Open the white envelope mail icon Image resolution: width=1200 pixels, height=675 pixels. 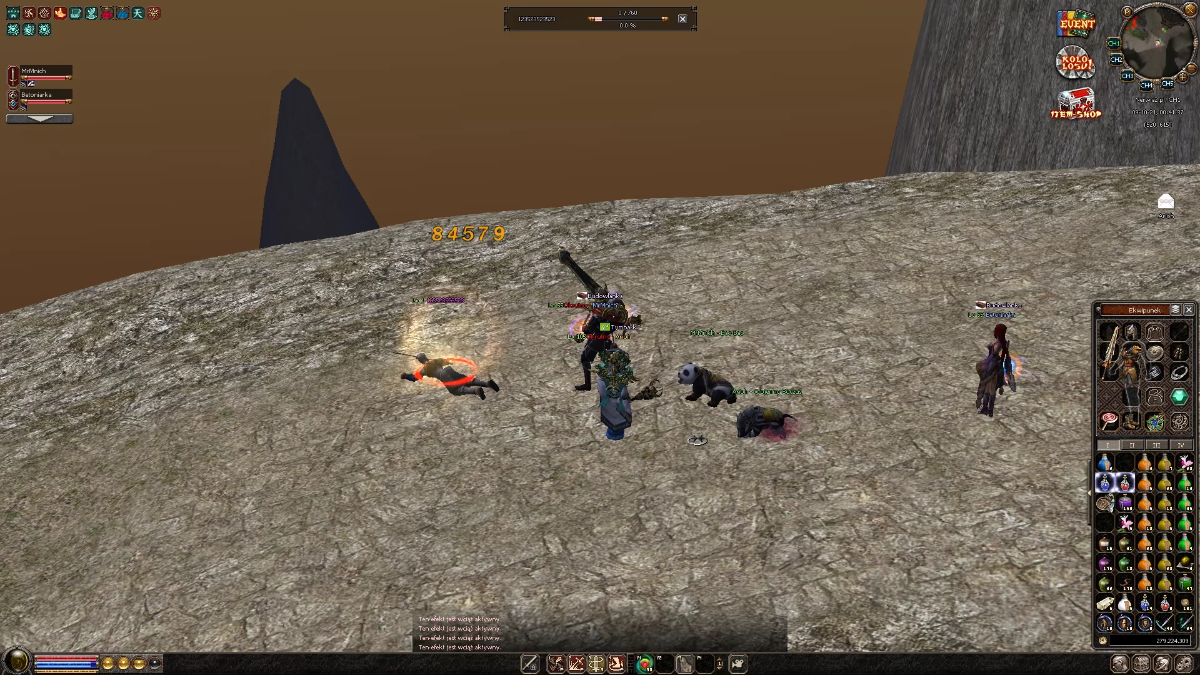1165,203
